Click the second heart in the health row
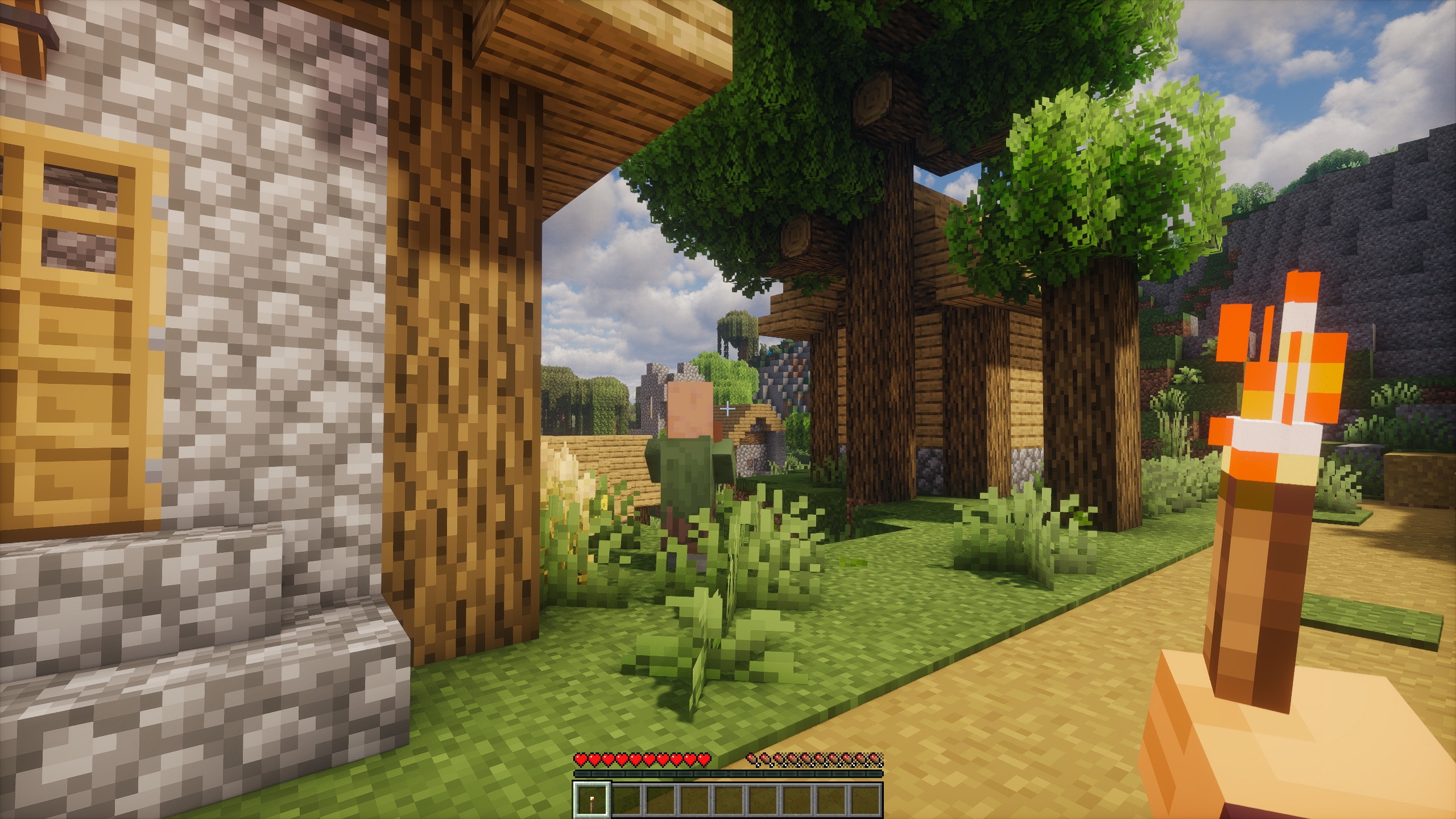The image size is (1456, 819). point(595,760)
